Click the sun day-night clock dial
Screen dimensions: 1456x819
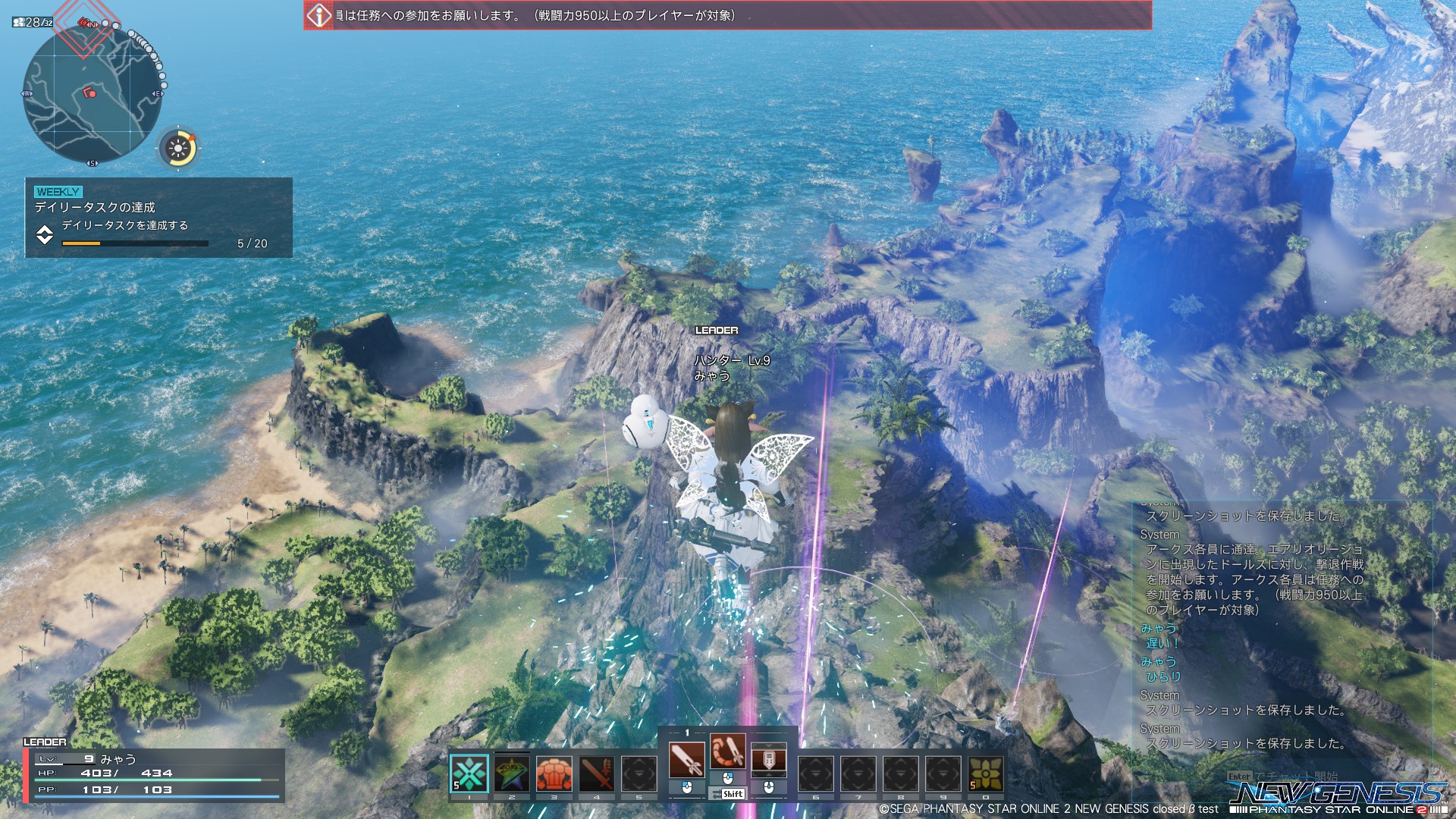coord(178,148)
